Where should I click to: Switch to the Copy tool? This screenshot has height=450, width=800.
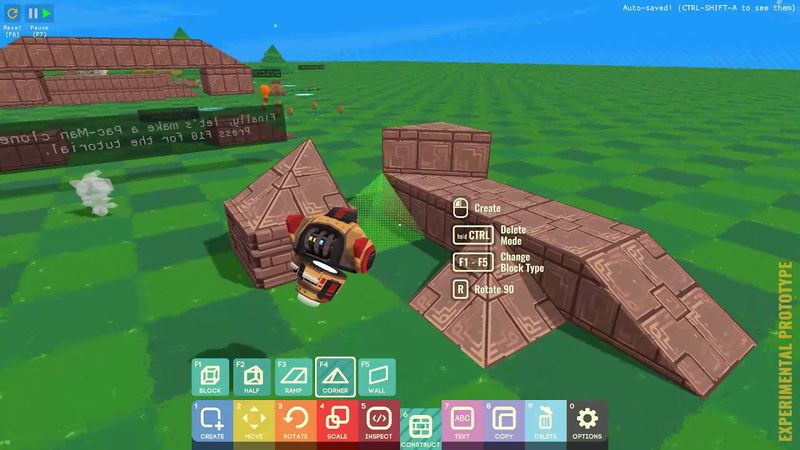[504, 422]
